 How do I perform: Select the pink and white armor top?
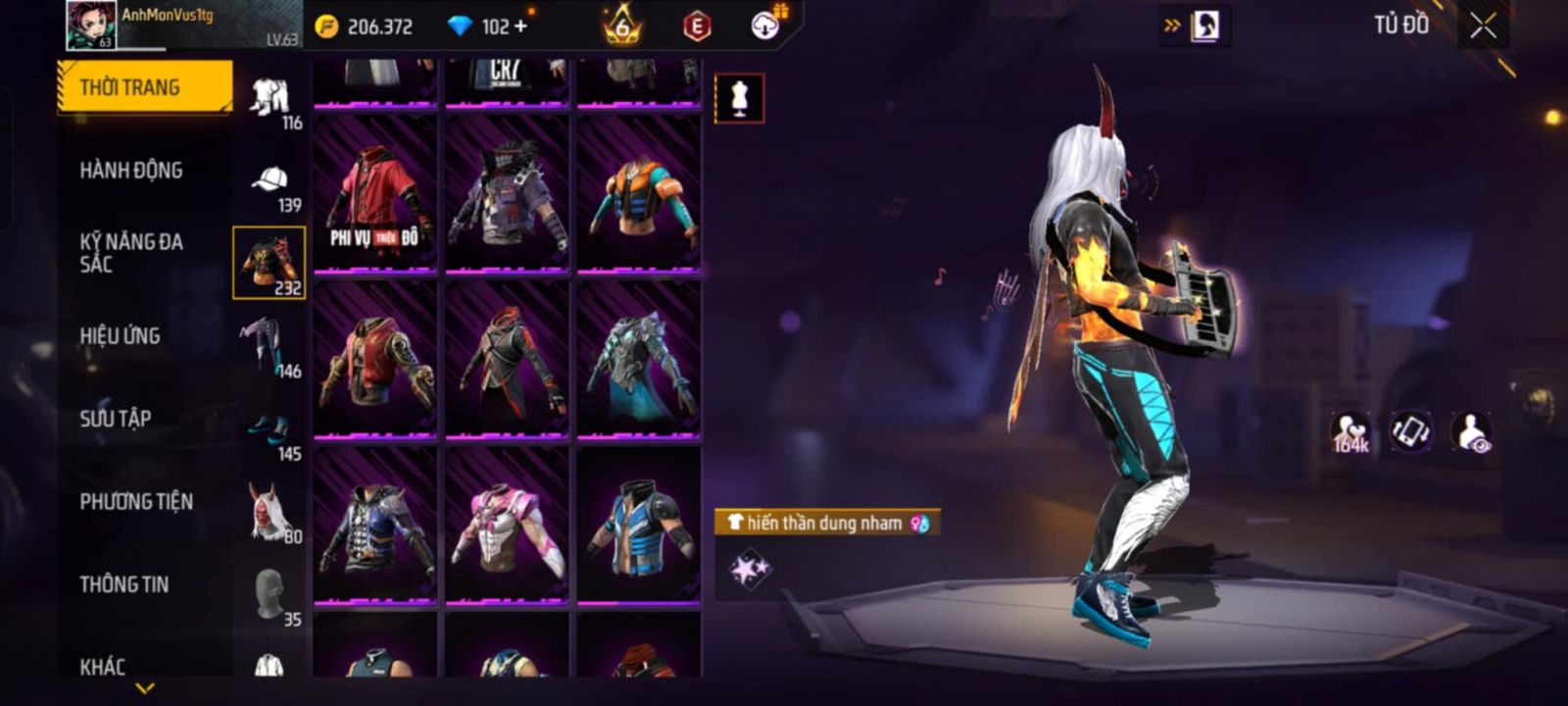point(507,525)
